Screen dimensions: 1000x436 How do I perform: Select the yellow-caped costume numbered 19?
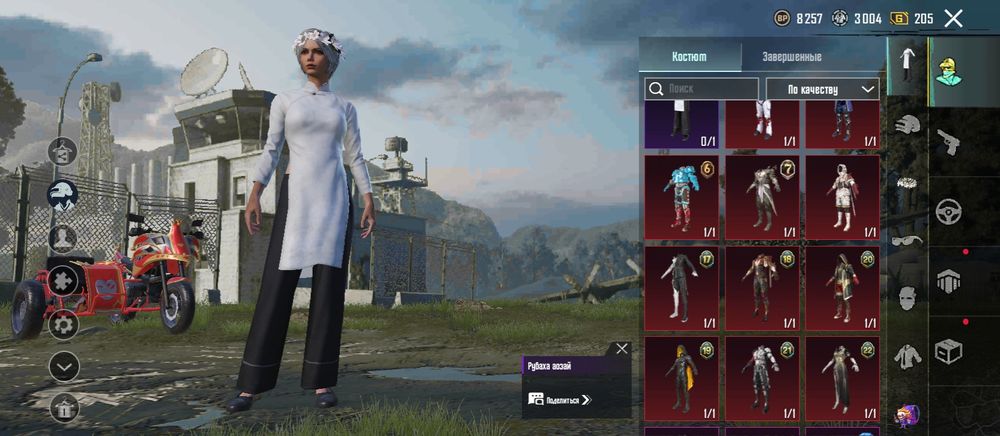(681, 378)
